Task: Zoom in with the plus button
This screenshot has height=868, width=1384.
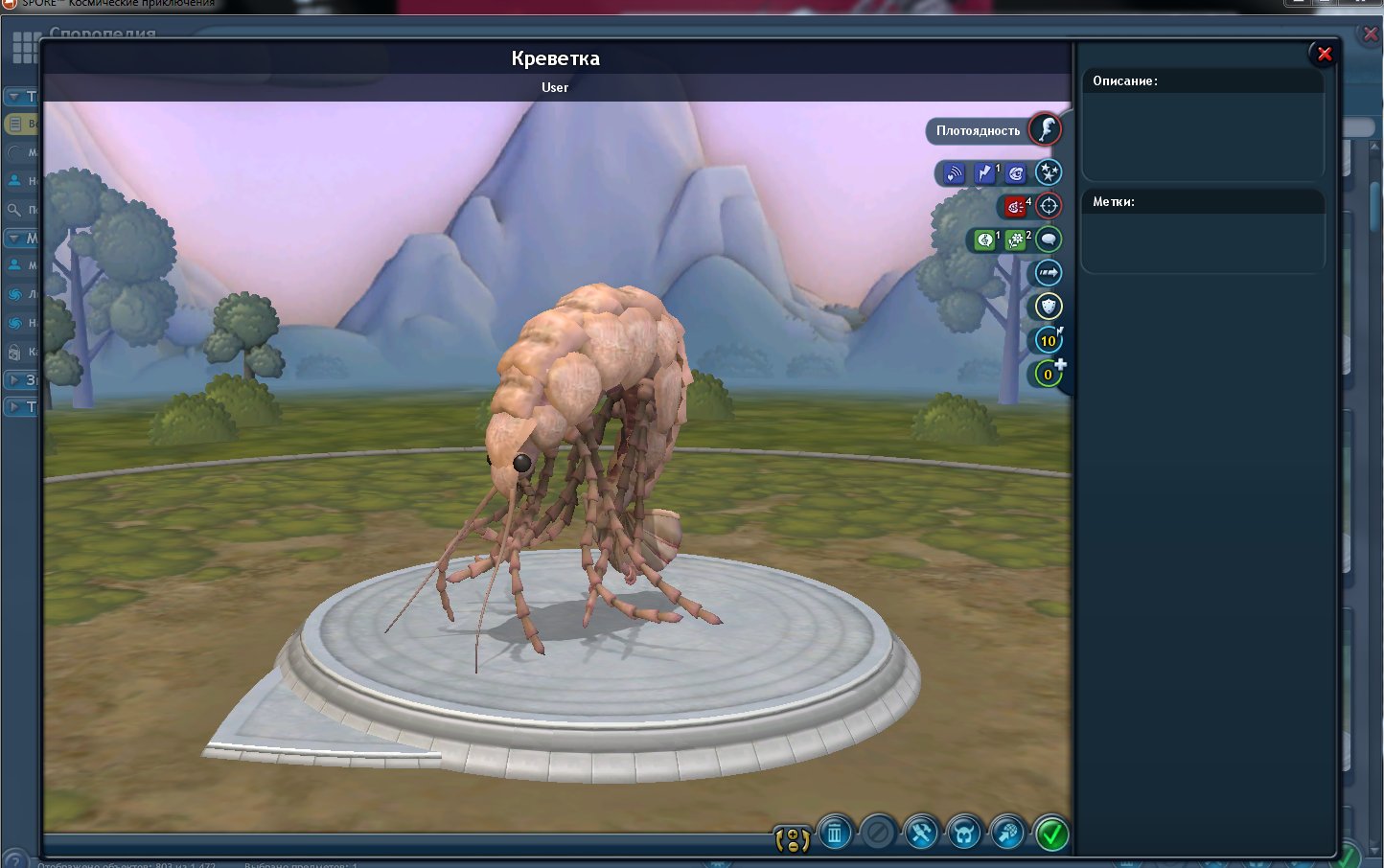Action: tap(793, 834)
